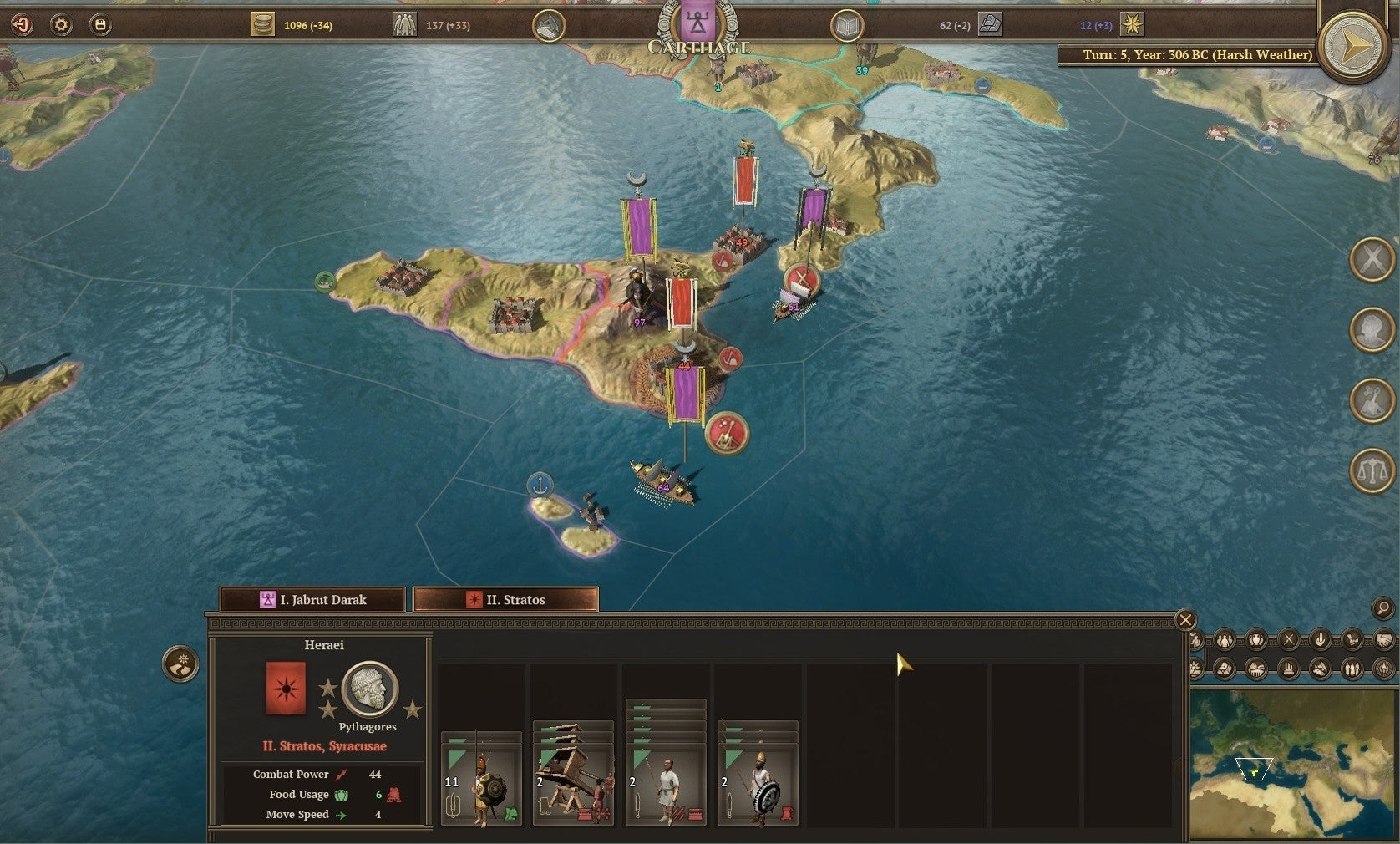
Task: Switch to the I. Jabrut Darak tab
Action: coord(312,599)
